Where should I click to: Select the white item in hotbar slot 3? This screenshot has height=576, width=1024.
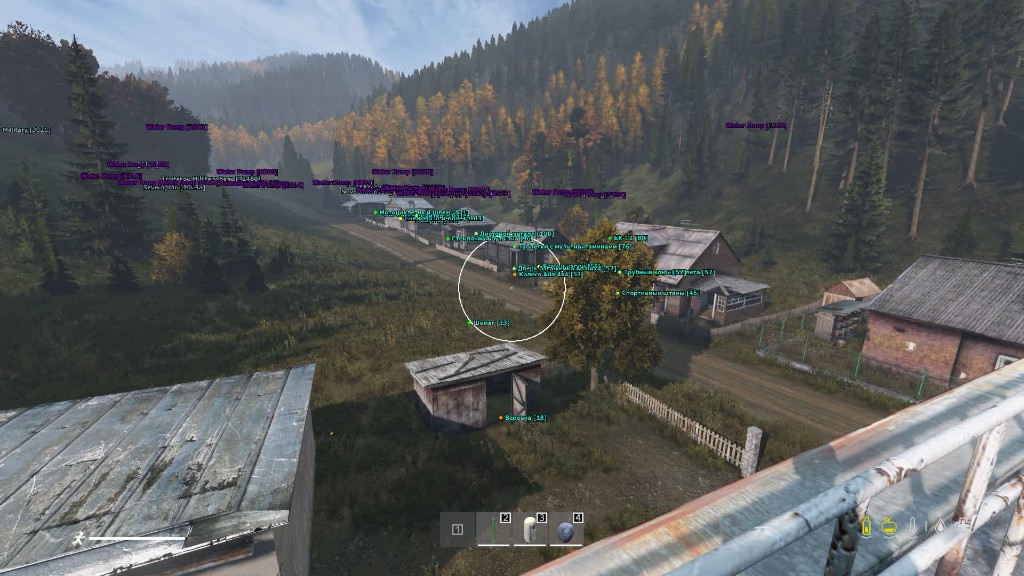coord(530,530)
